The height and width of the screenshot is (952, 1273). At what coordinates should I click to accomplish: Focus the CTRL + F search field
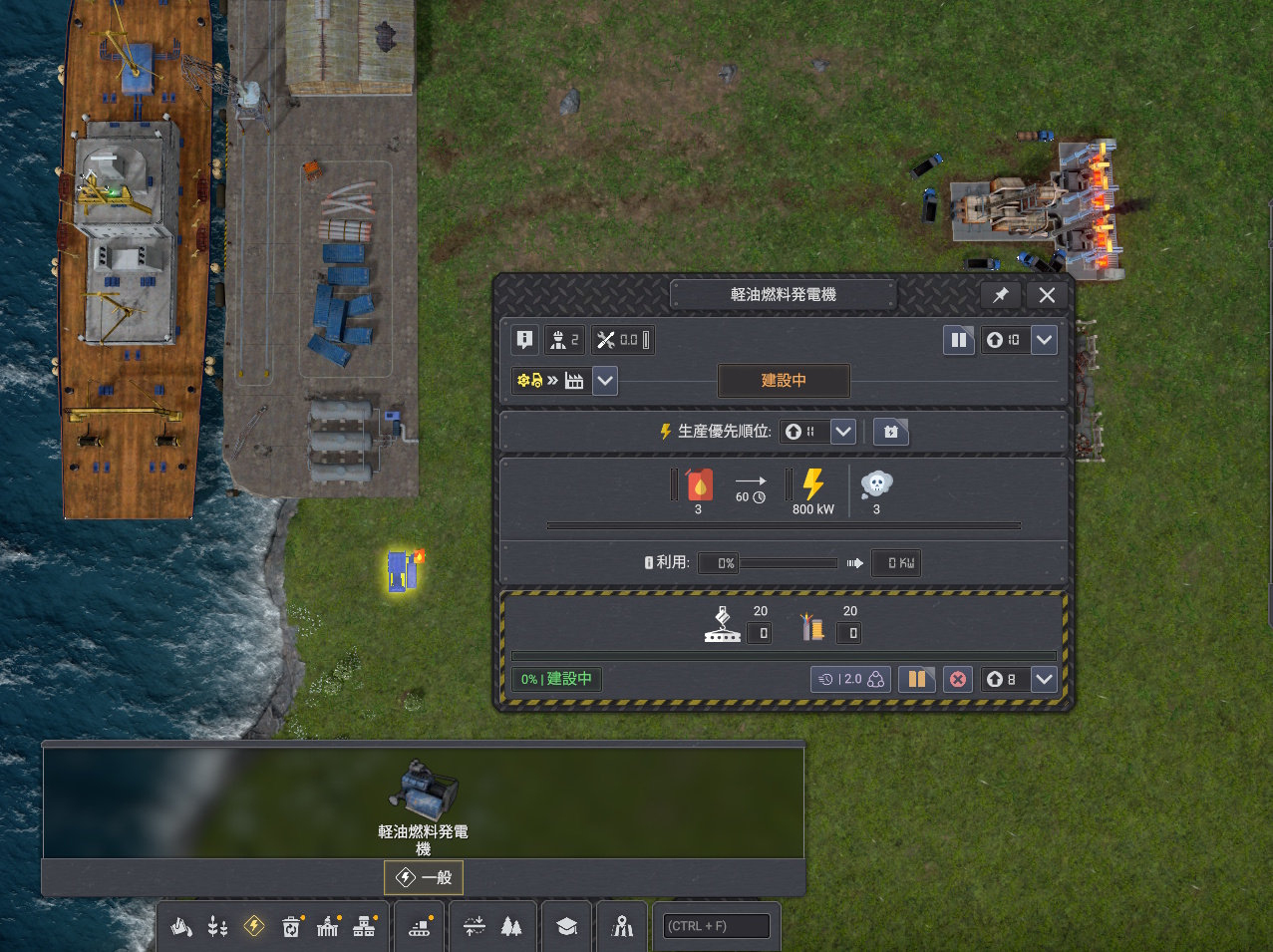(717, 926)
